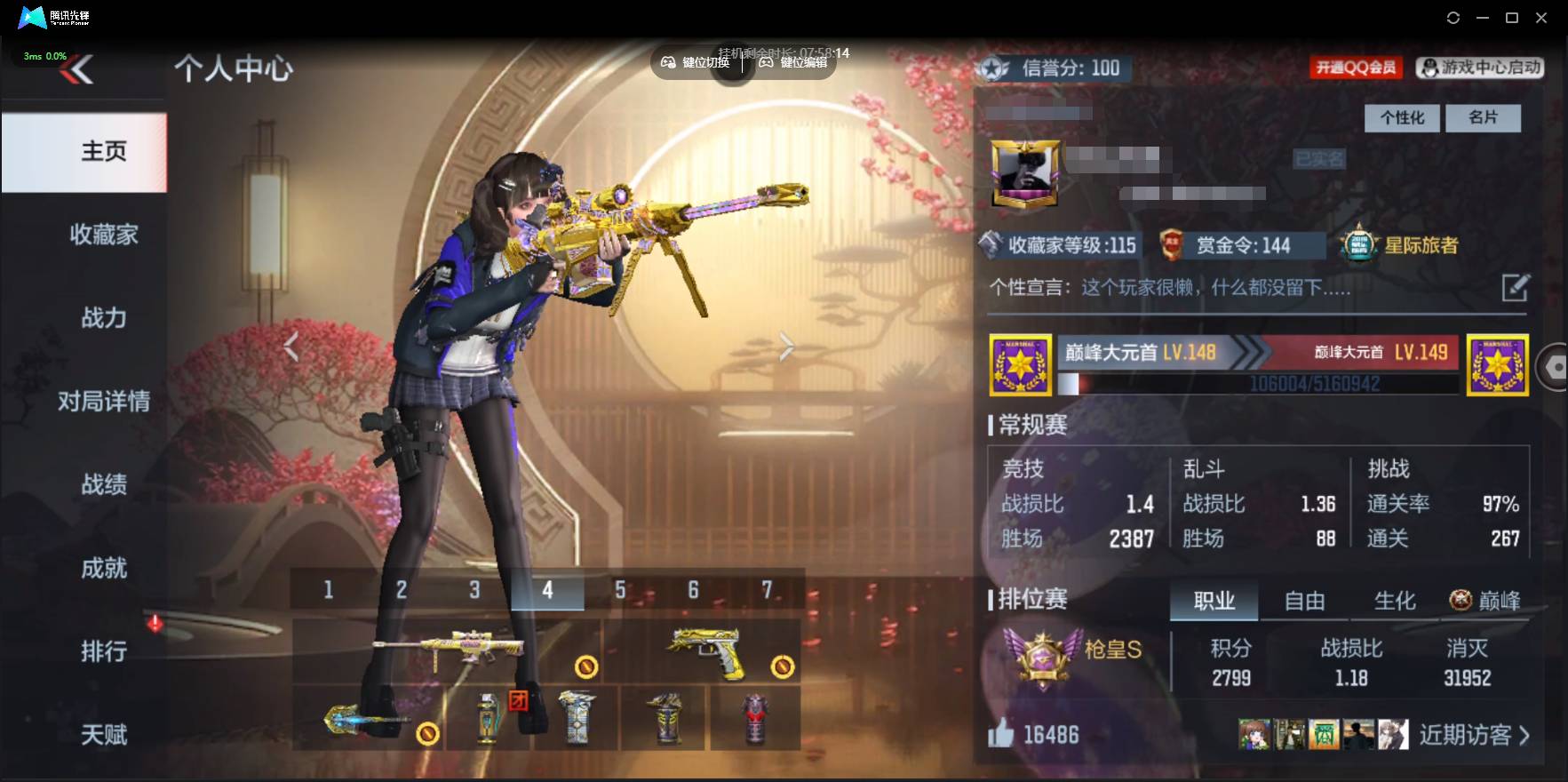
Task: Open the 名片 card button
Action: click(x=1483, y=117)
